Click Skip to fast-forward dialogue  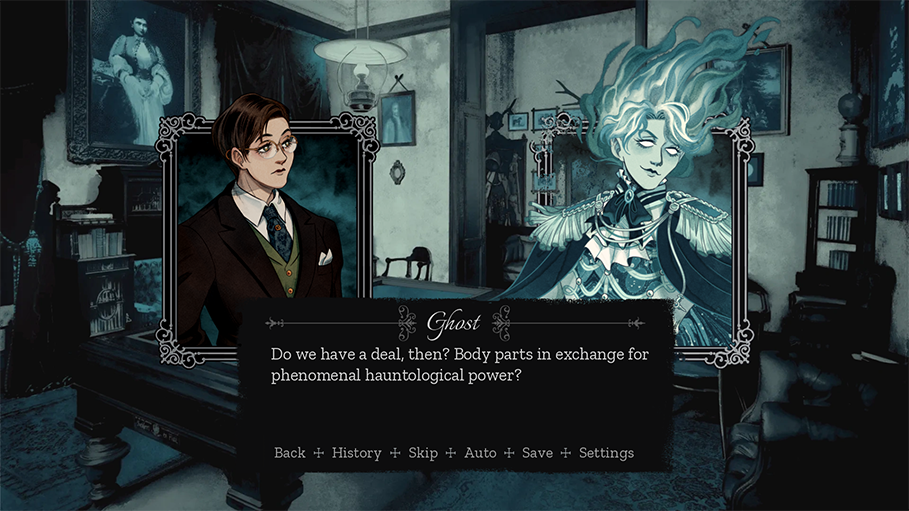pos(423,453)
